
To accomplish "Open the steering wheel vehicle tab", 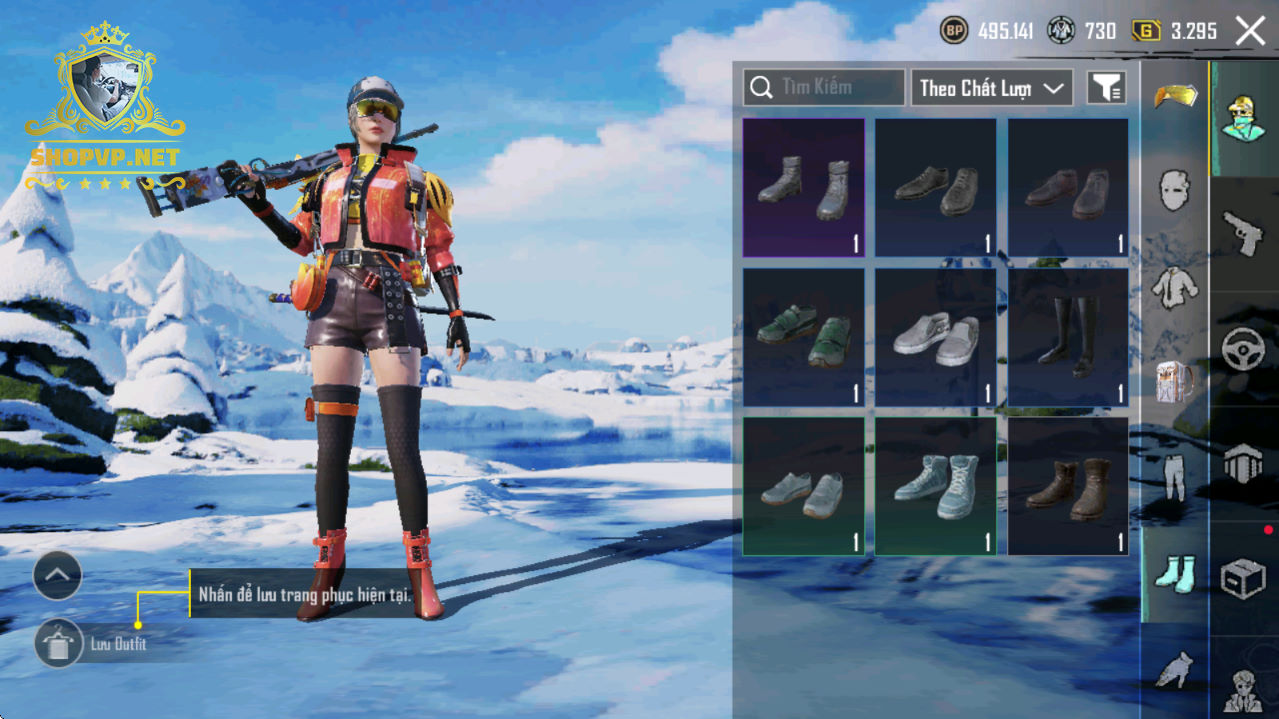I will pos(1243,349).
